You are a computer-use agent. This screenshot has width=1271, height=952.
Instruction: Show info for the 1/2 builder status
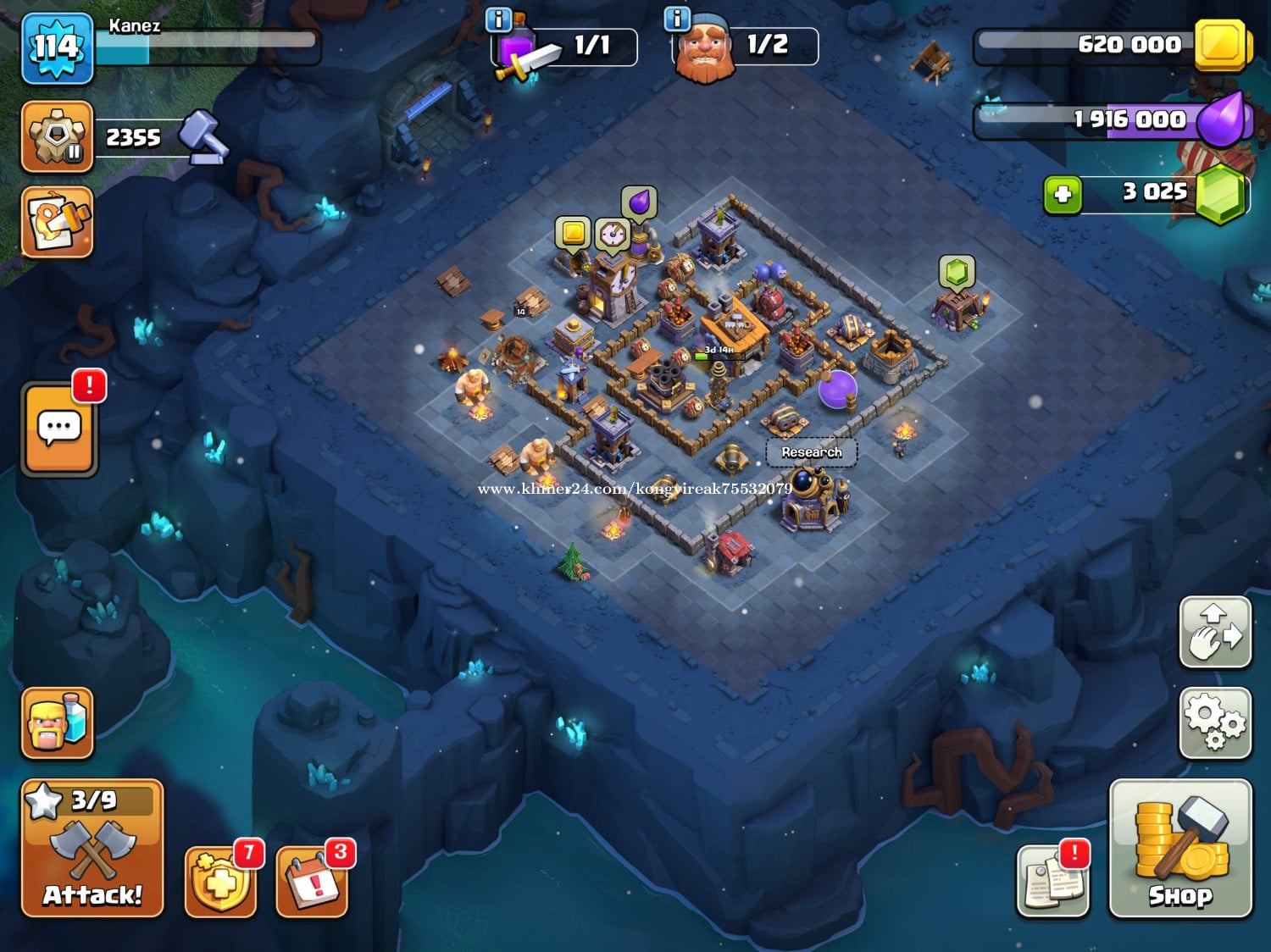coord(677,19)
